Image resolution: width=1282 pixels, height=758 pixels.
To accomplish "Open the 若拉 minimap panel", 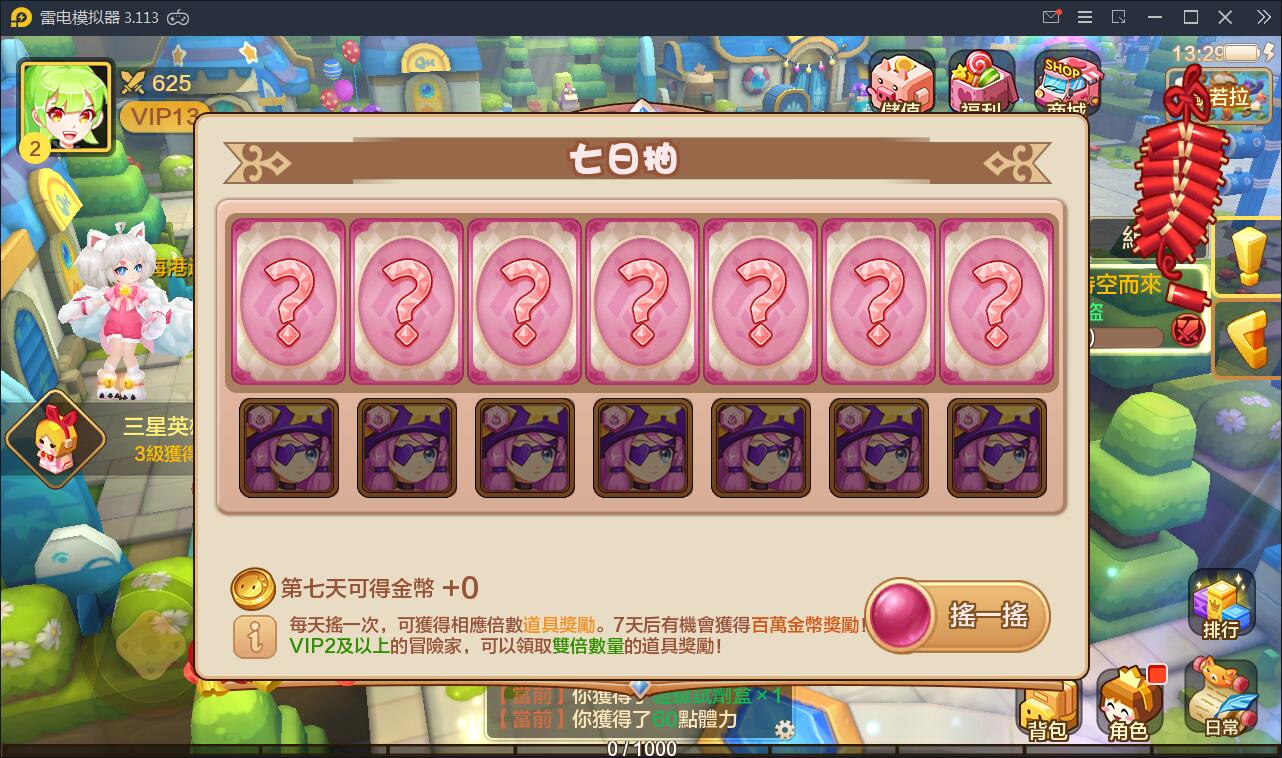I will [x=1218, y=97].
